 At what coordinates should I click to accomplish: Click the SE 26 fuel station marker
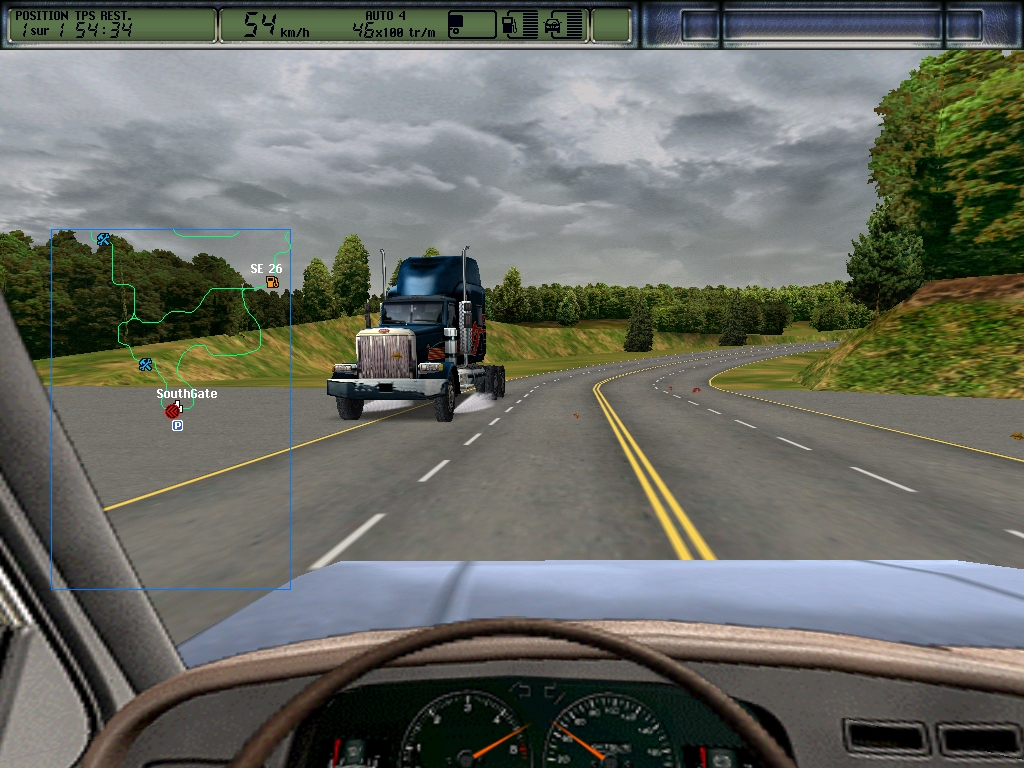click(272, 283)
